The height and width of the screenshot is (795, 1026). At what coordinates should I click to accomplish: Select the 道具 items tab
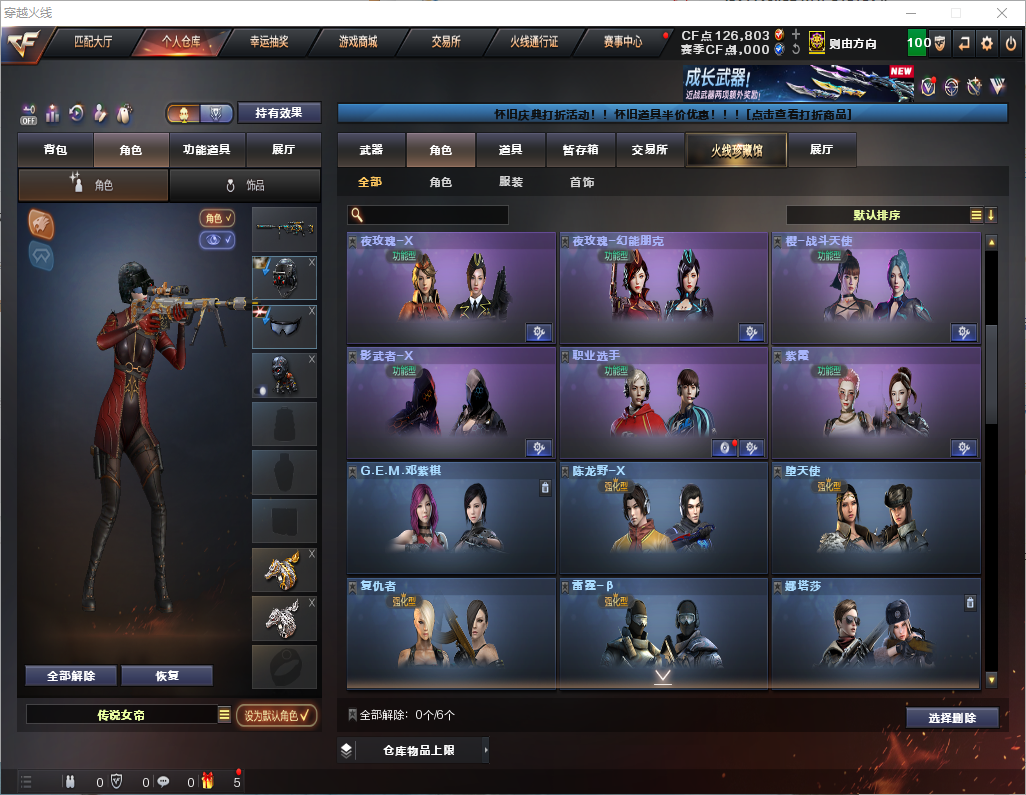coord(510,150)
